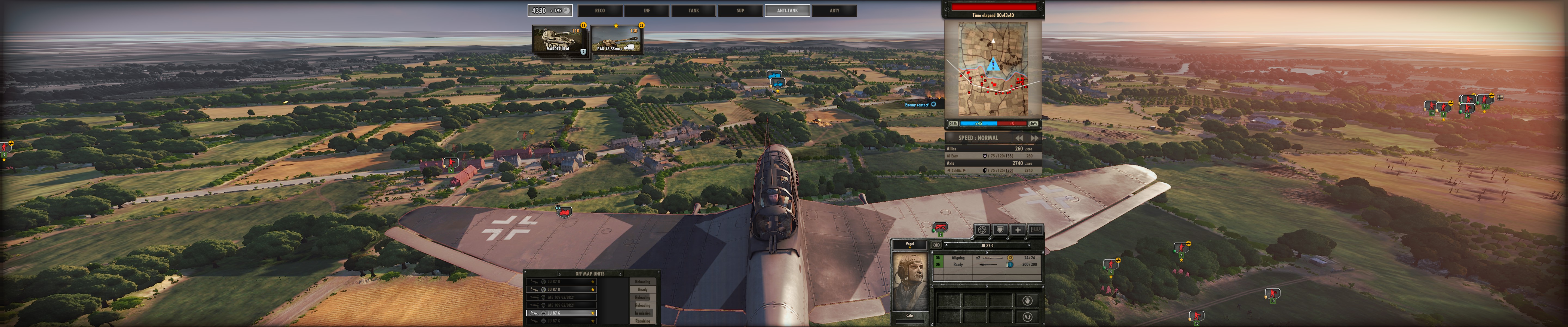The width and height of the screenshot is (1568, 327).
Task: Show the SUP unit category
Action: tap(740, 10)
